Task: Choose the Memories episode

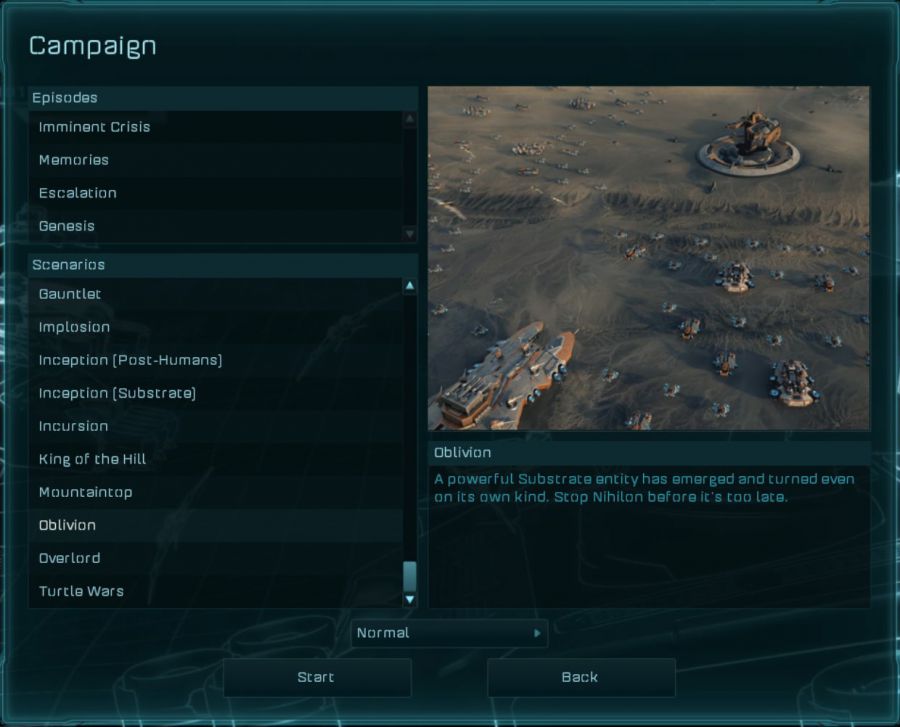Action: point(74,160)
